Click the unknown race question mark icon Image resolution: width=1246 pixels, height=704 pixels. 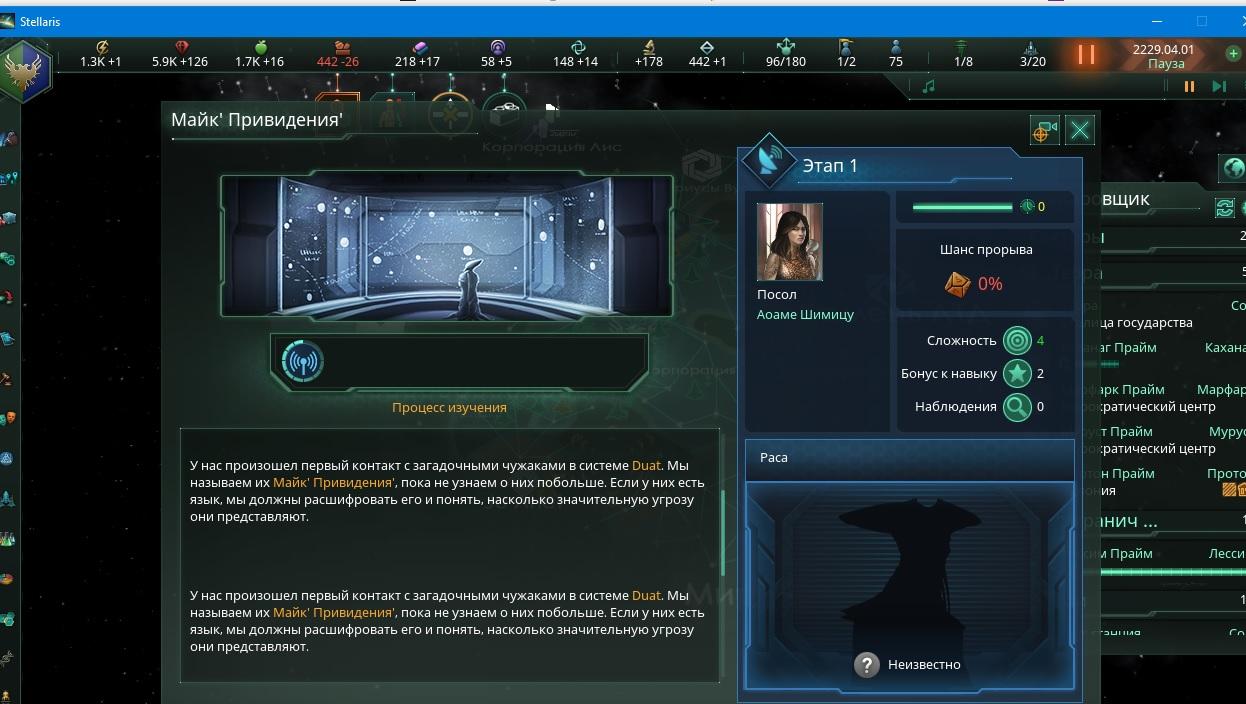867,664
